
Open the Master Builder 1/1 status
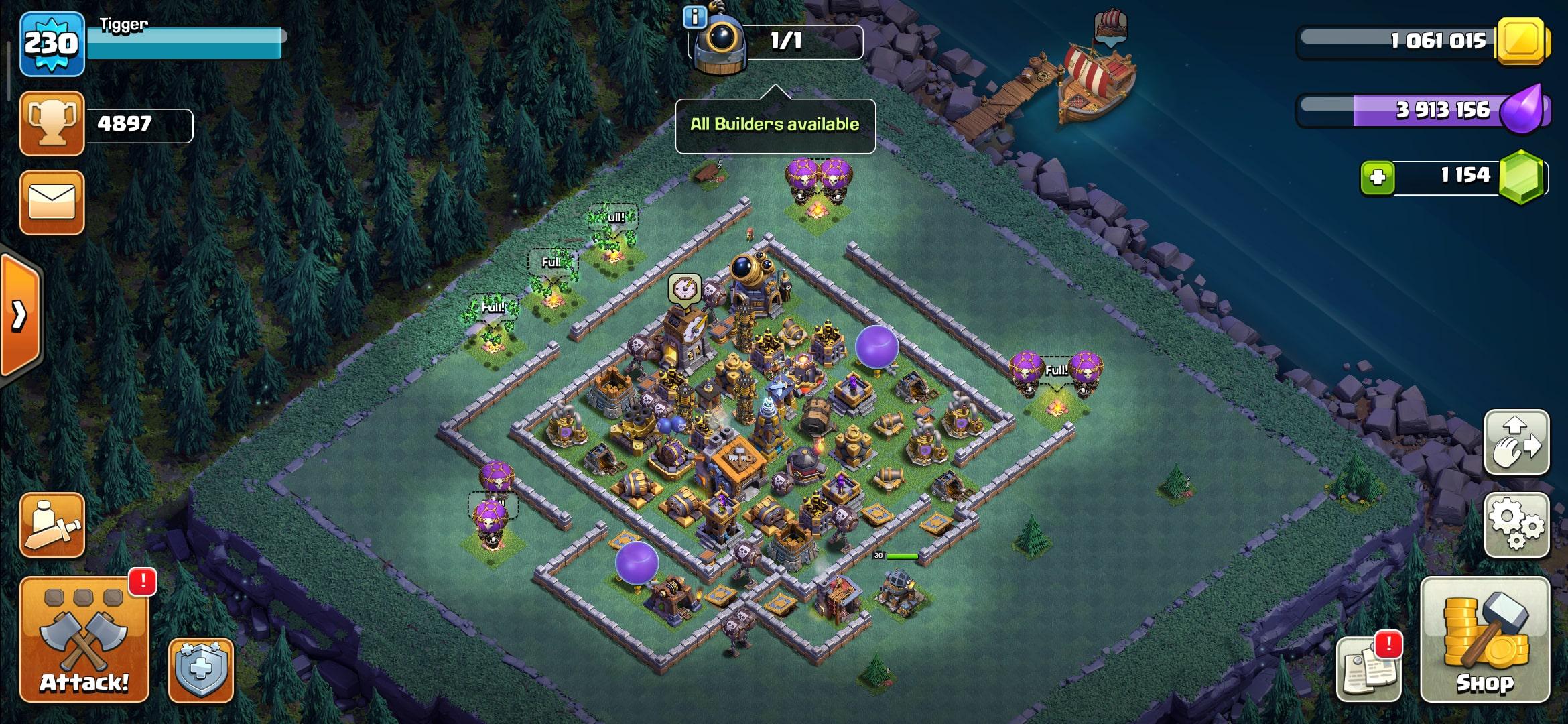point(784,42)
